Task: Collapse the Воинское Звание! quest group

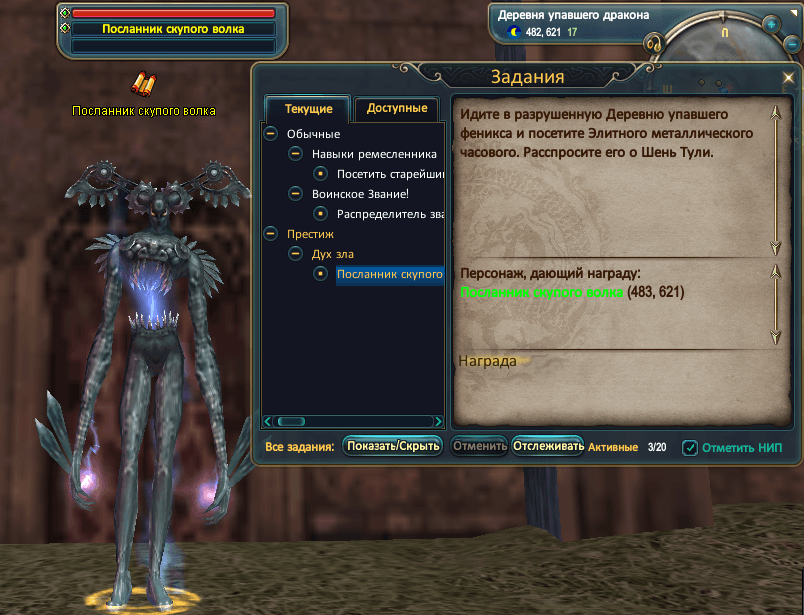Action: (x=295, y=193)
